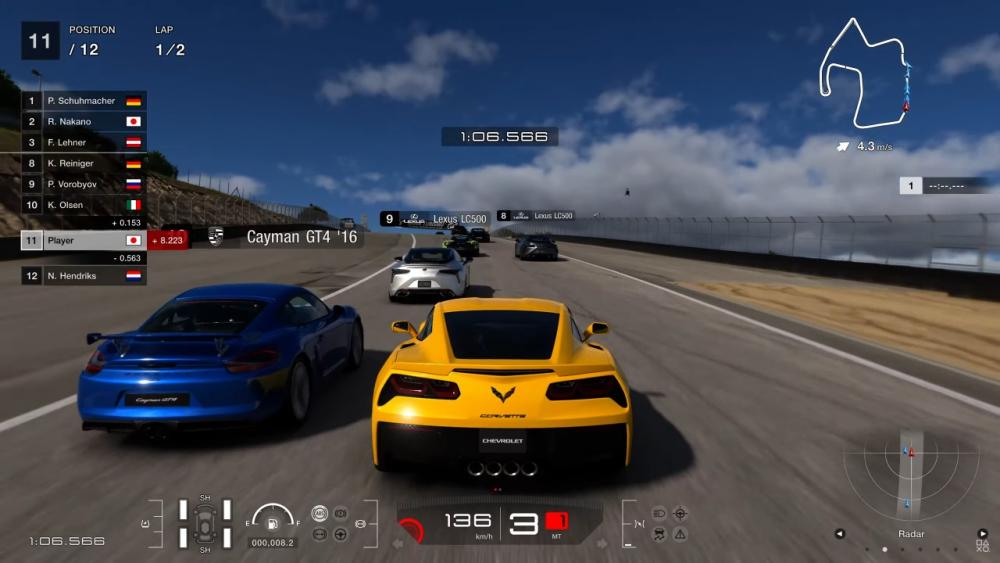Show the previous multi-function display page
1000x563 pixels.
[x=840, y=534]
